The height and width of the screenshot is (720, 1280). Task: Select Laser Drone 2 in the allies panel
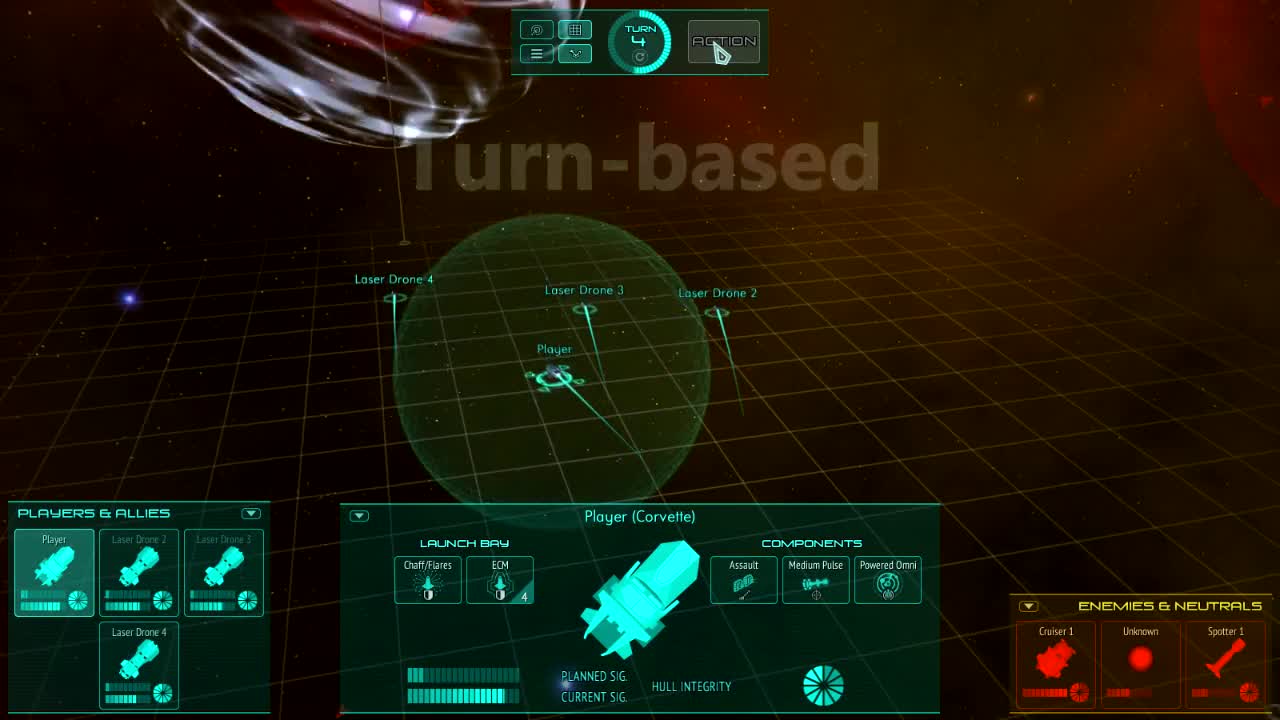pyautogui.click(x=138, y=572)
